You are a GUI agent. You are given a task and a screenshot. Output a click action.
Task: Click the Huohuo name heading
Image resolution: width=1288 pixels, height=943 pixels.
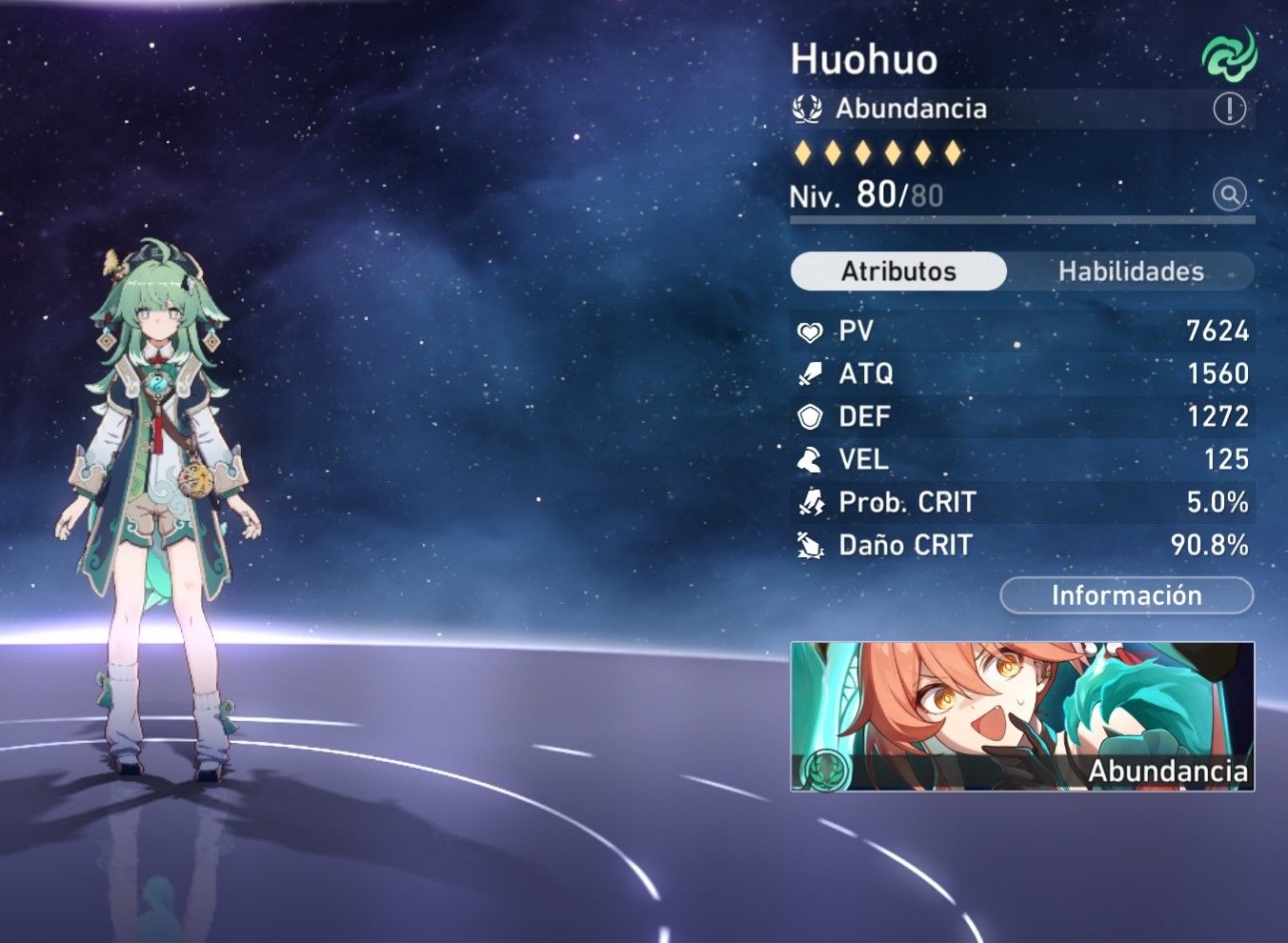[865, 59]
